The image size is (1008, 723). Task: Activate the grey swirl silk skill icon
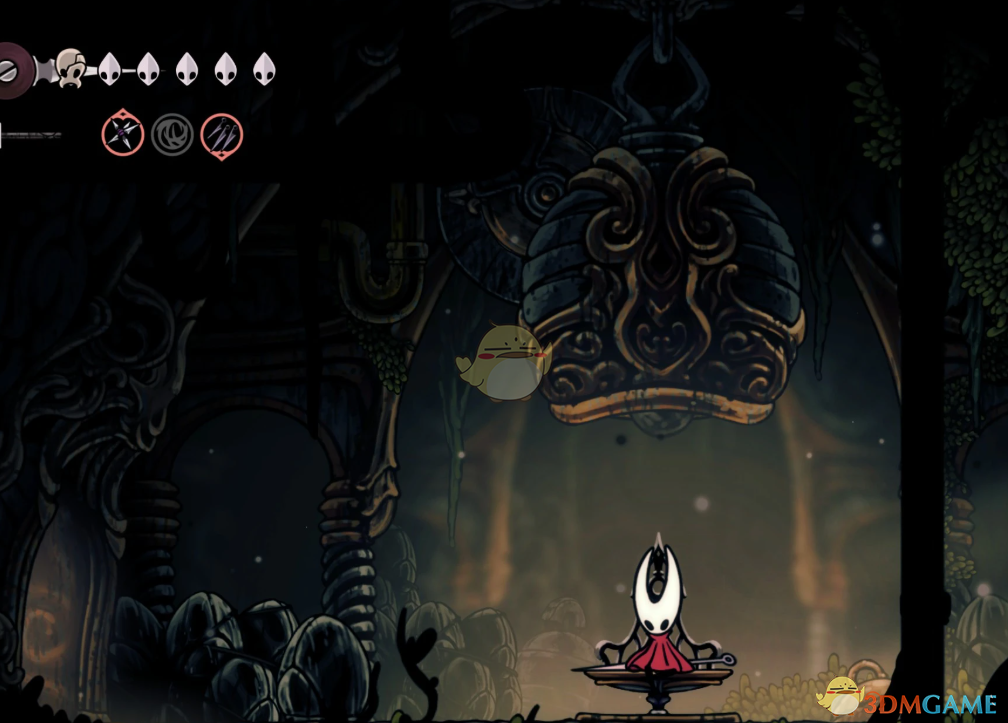click(172, 134)
